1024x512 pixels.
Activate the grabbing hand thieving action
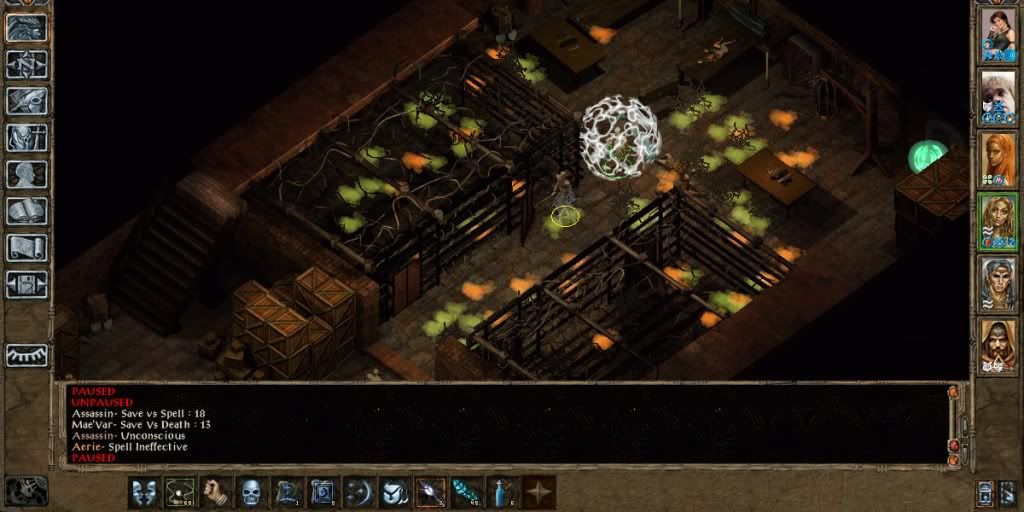tap(217, 492)
